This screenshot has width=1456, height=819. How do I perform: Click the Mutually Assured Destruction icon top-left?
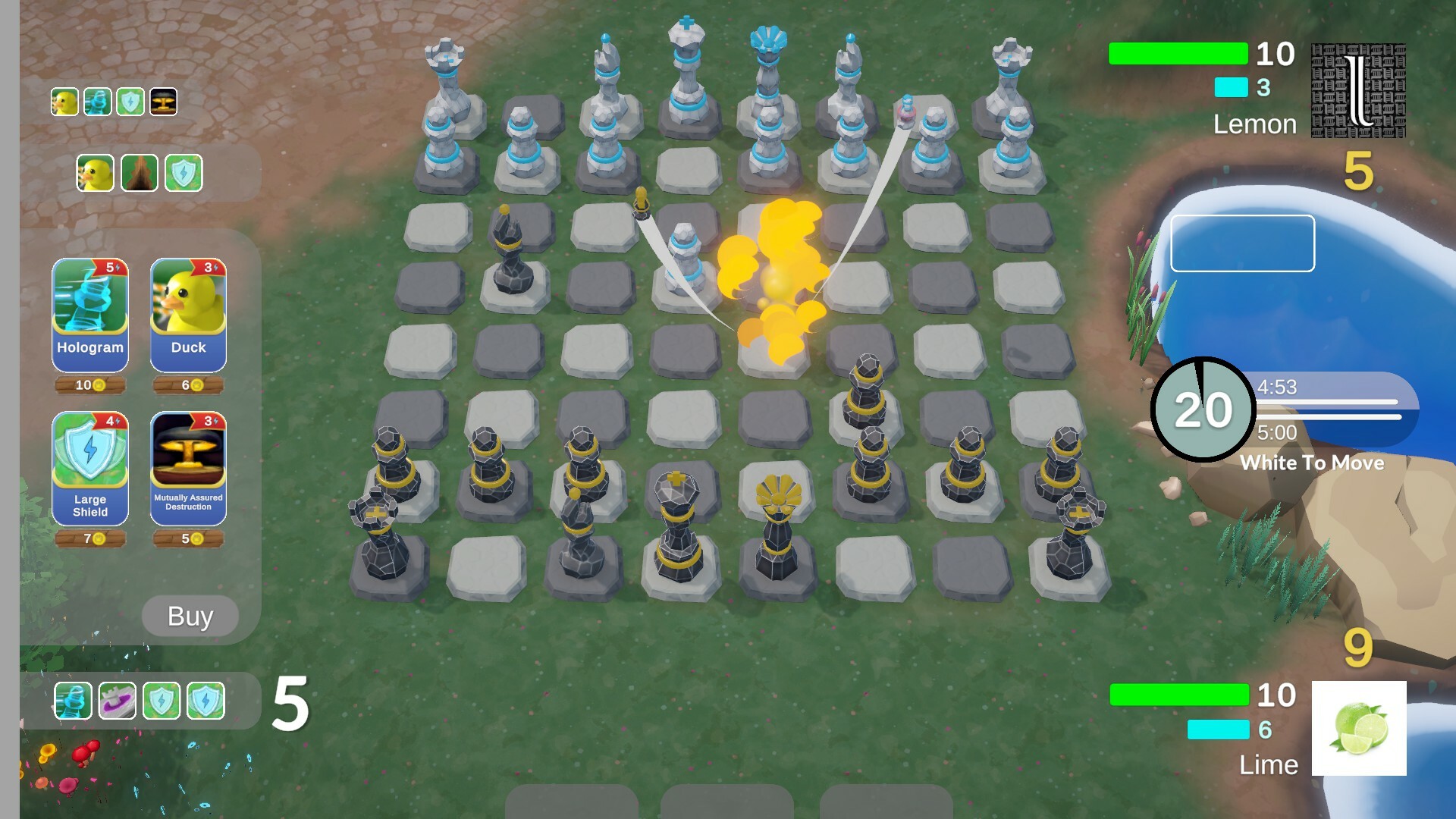pyautogui.click(x=162, y=102)
